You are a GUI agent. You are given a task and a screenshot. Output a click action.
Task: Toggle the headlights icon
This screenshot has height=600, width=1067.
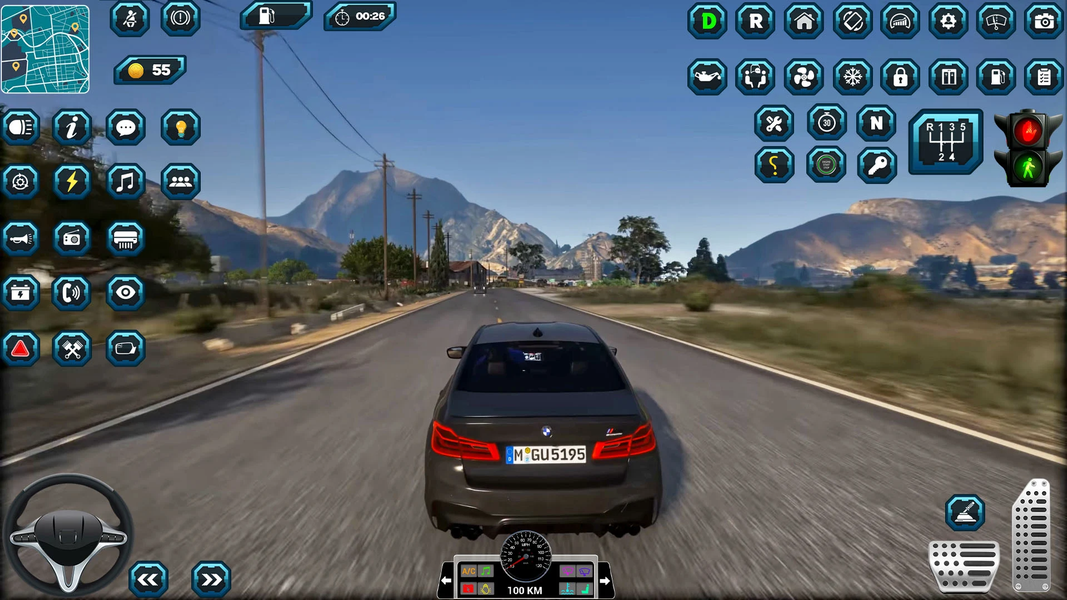click(20, 127)
